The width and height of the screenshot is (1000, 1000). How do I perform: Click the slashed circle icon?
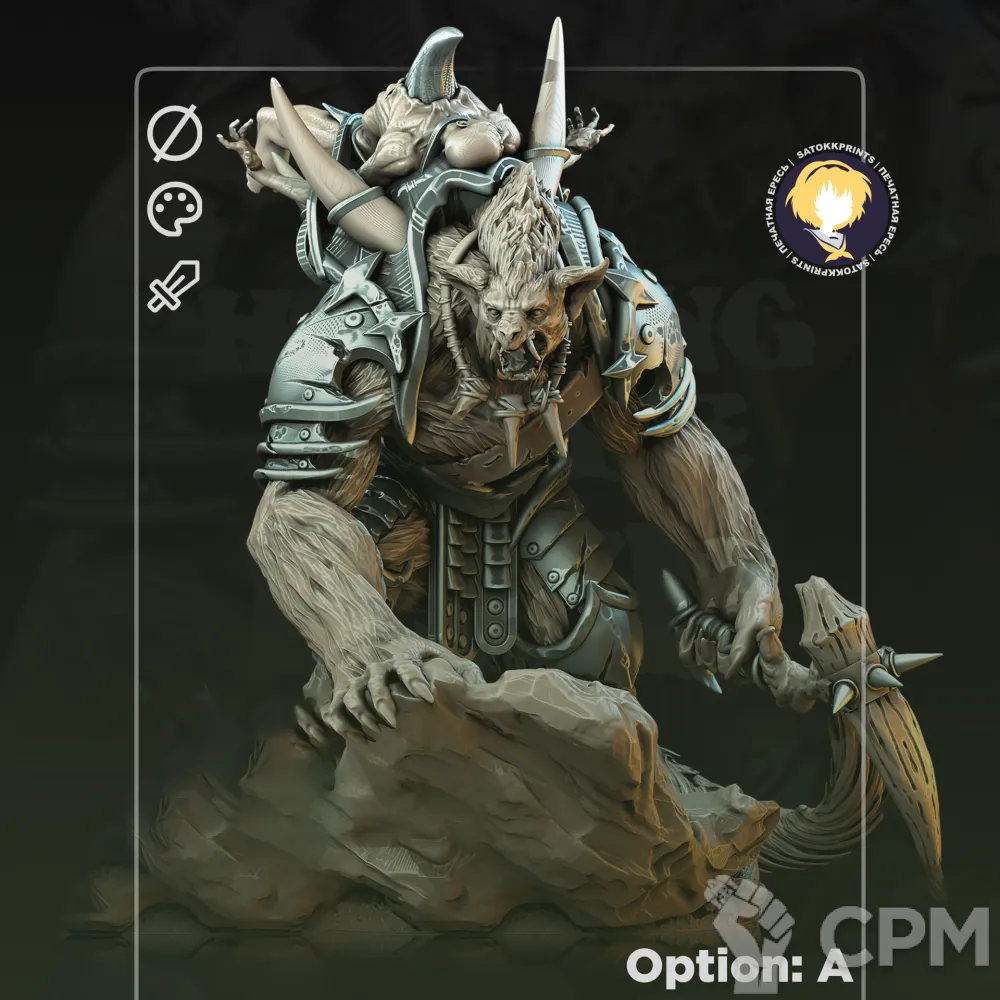coord(175,135)
